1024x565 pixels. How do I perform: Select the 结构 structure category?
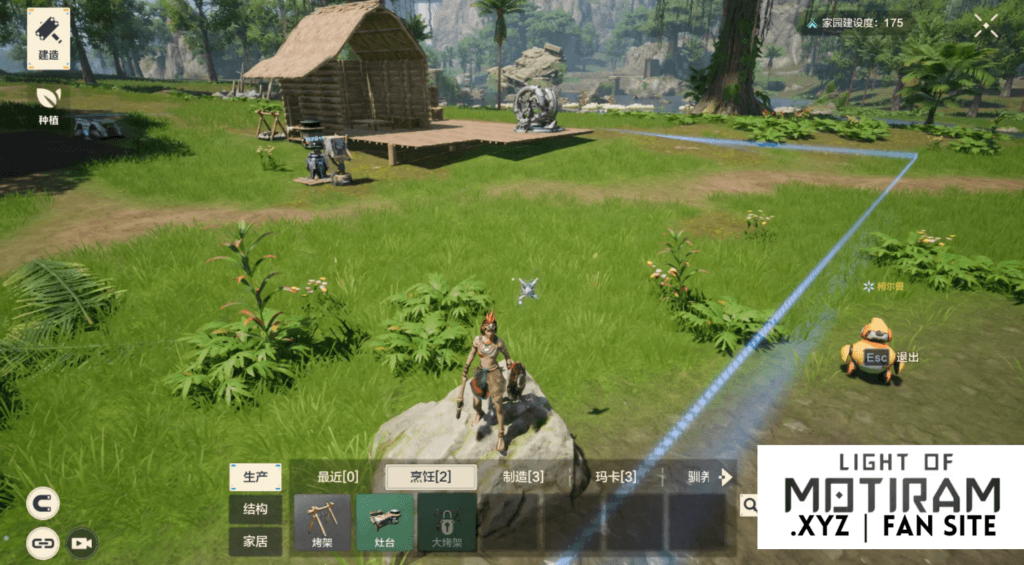tap(255, 509)
